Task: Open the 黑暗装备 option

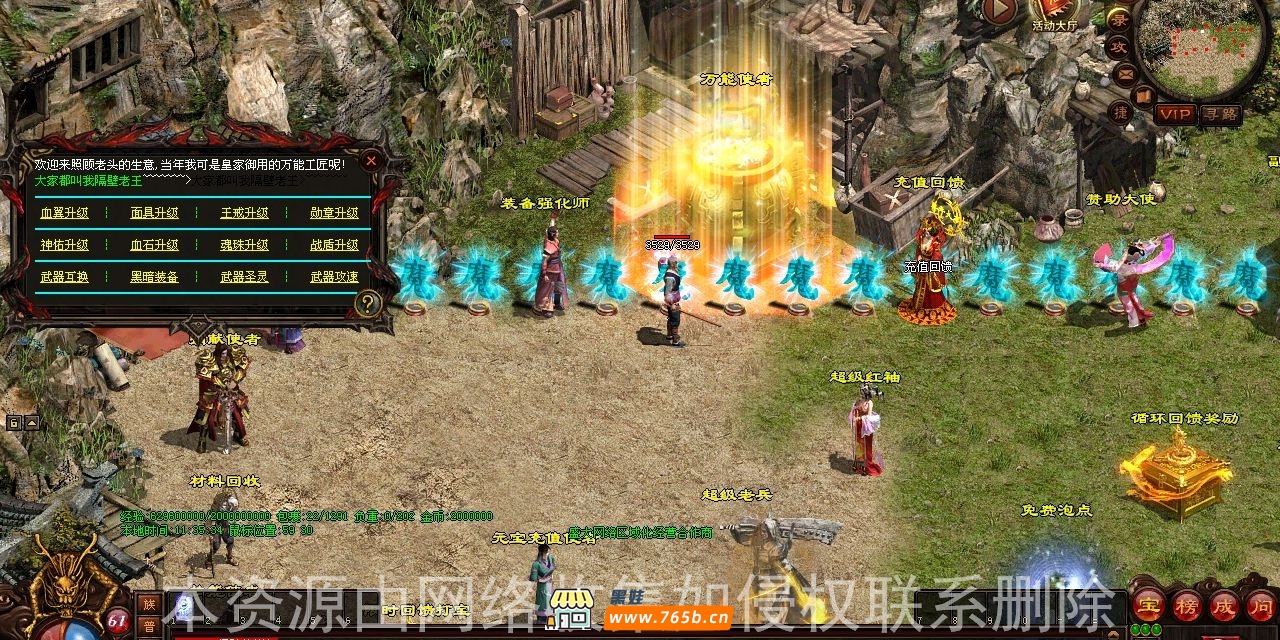Action: pos(154,277)
